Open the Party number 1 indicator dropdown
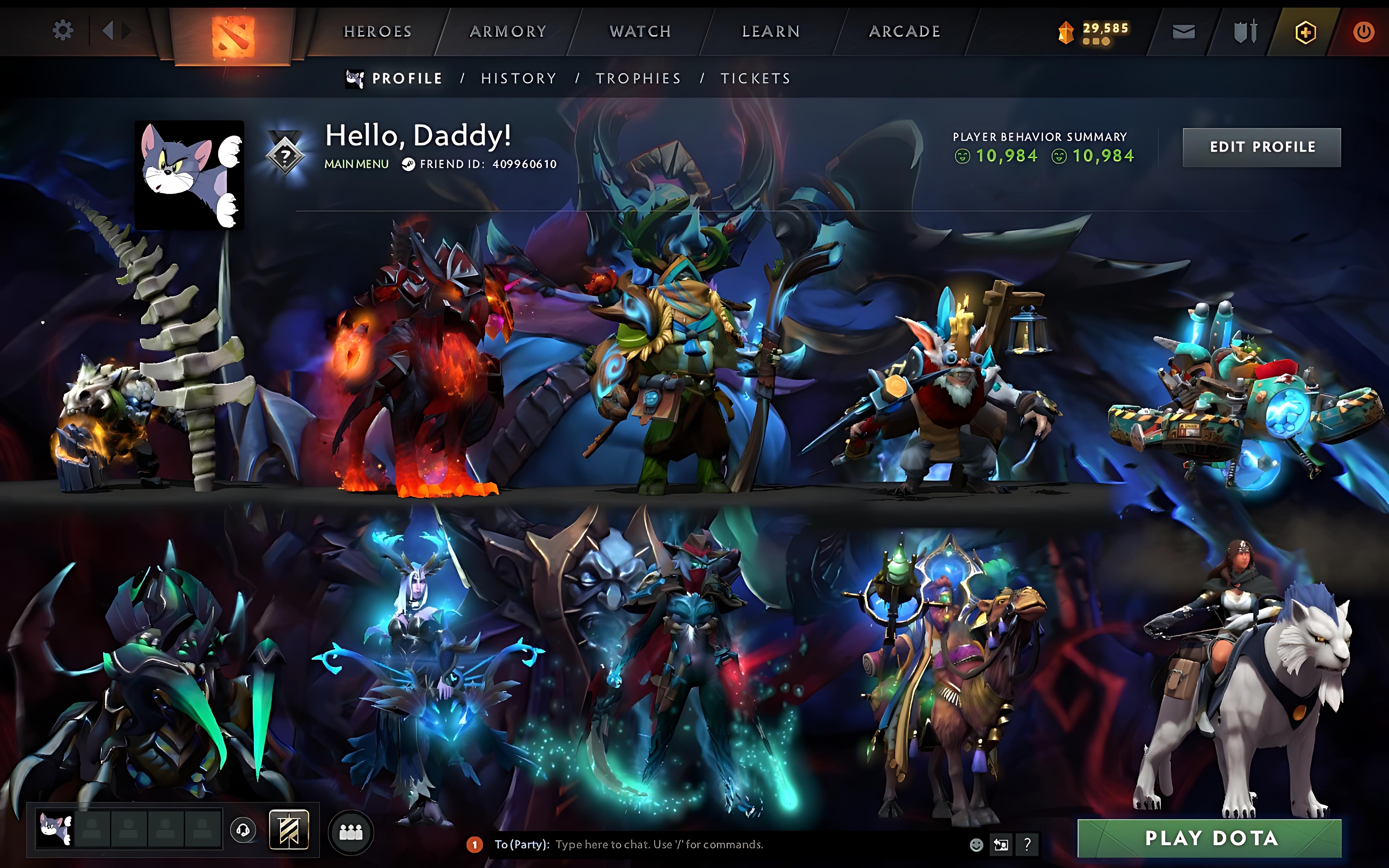 pyautogui.click(x=475, y=844)
